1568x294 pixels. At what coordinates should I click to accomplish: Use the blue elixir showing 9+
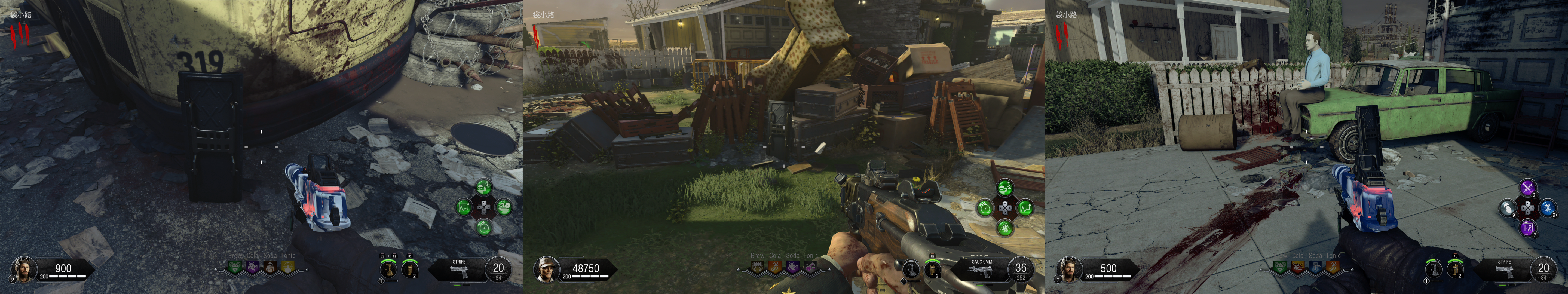tap(1548, 207)
